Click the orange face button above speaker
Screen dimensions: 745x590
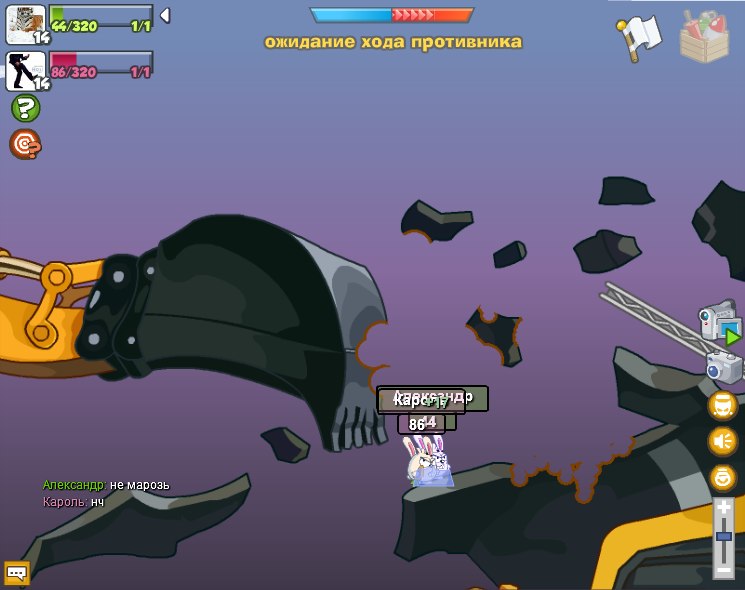[722, 405]
